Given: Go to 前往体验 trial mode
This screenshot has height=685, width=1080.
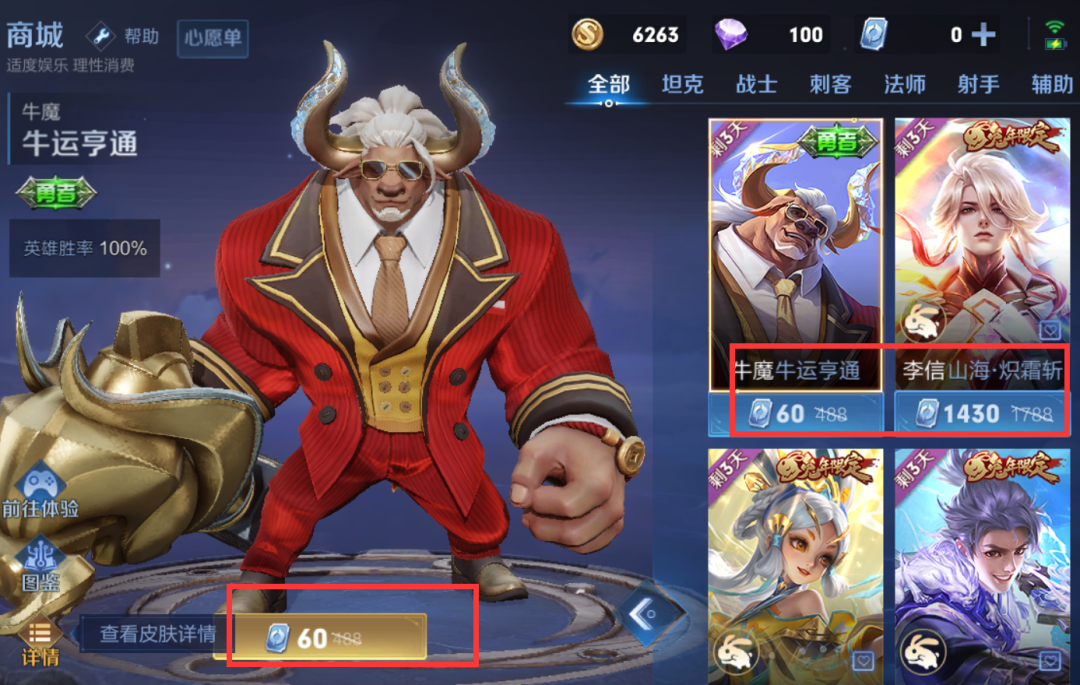Looking at the screenshot, I should pyautogui.click(x=40, y=492).
